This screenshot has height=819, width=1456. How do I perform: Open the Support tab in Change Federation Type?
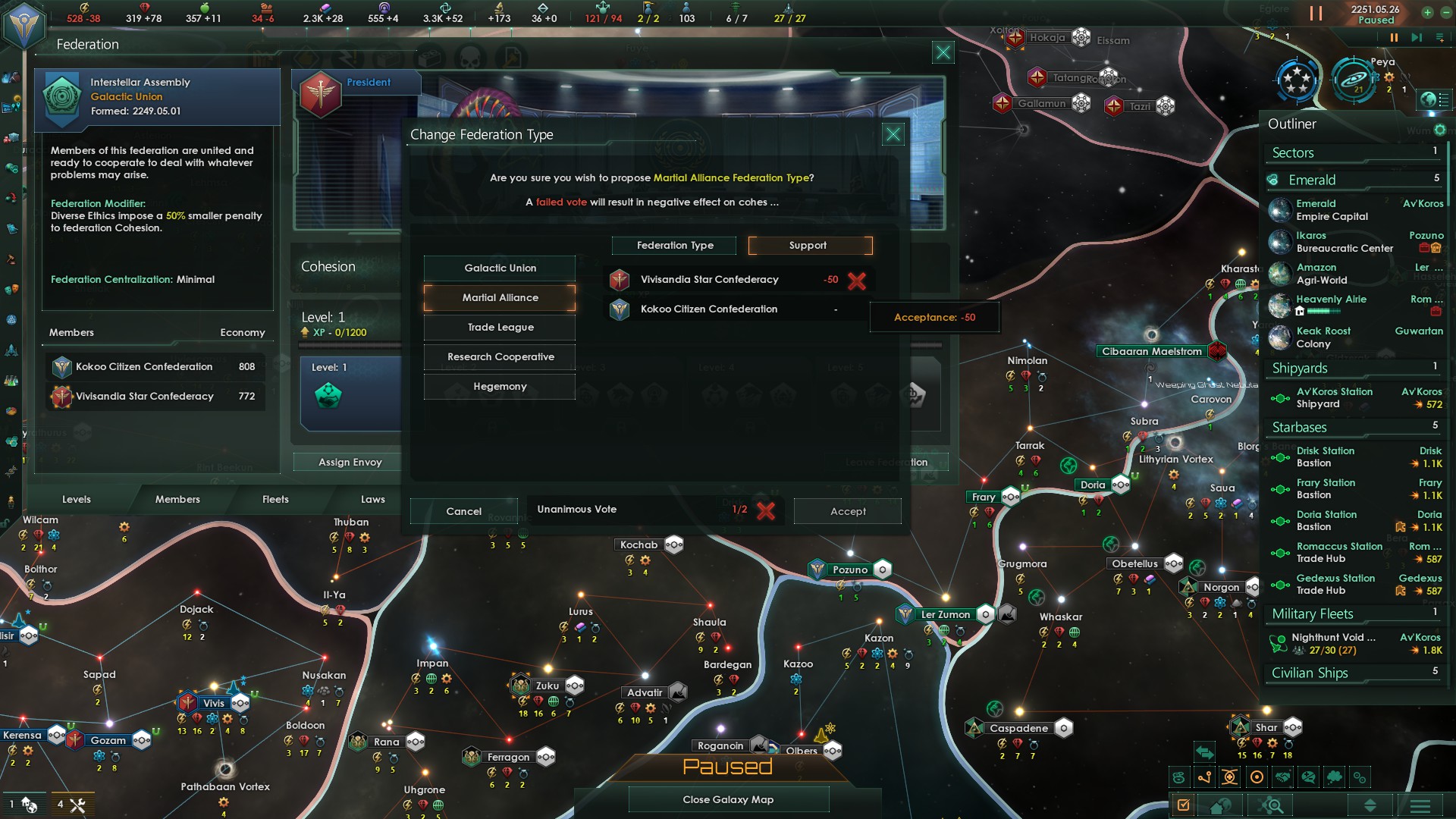pyautogui.click(x=808, y=245)
